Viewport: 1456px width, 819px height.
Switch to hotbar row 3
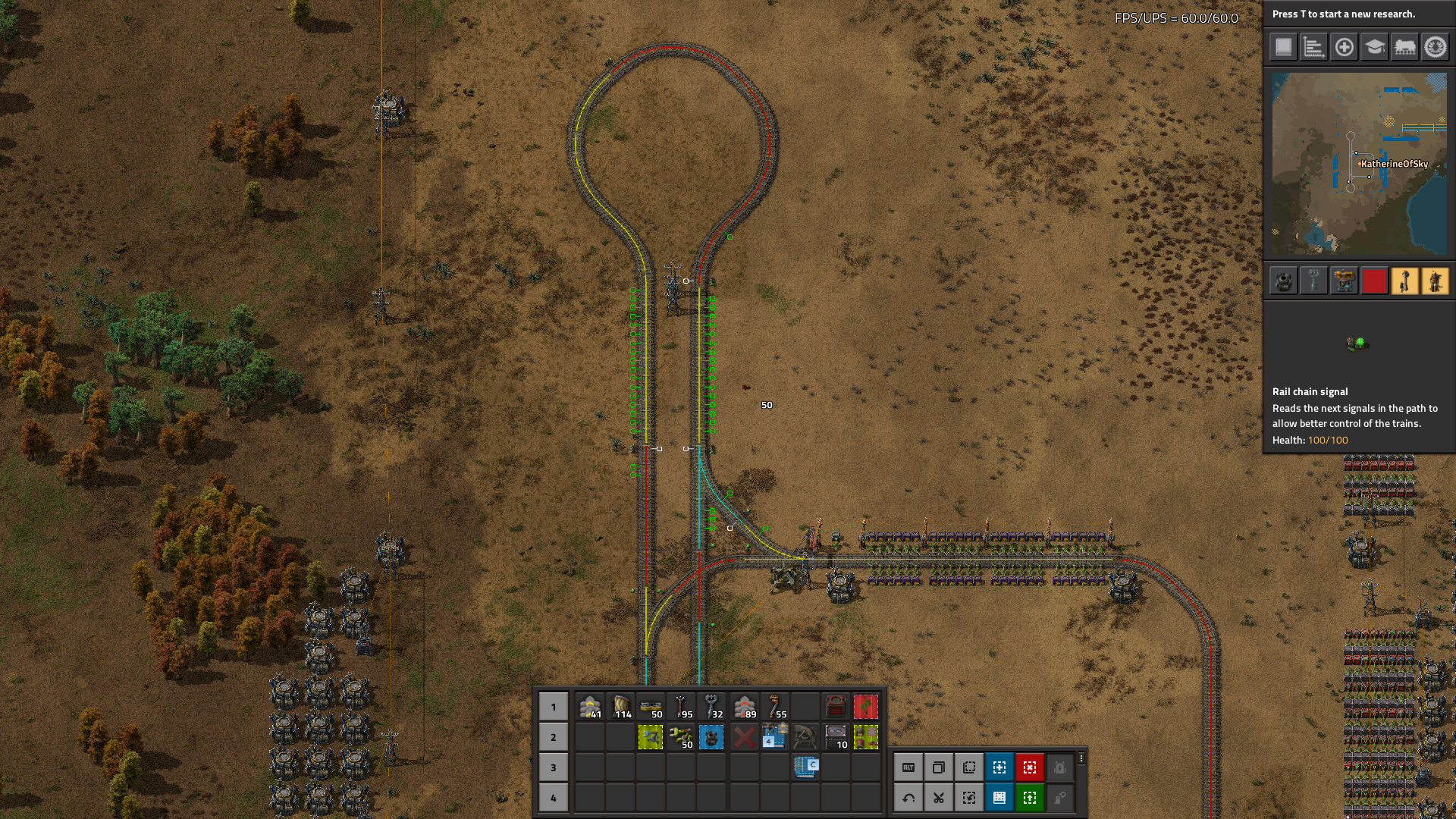(x=554, y=767)
